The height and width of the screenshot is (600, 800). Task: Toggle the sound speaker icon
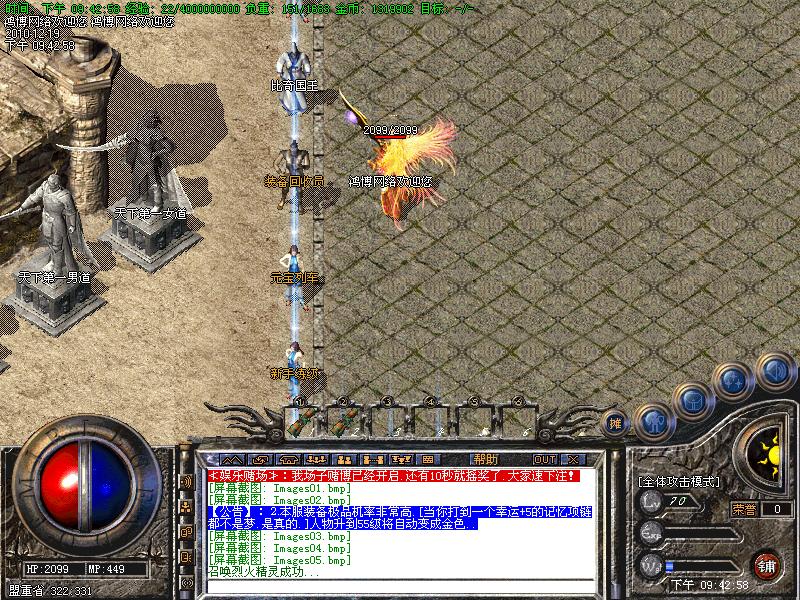[x=774, y=372]
